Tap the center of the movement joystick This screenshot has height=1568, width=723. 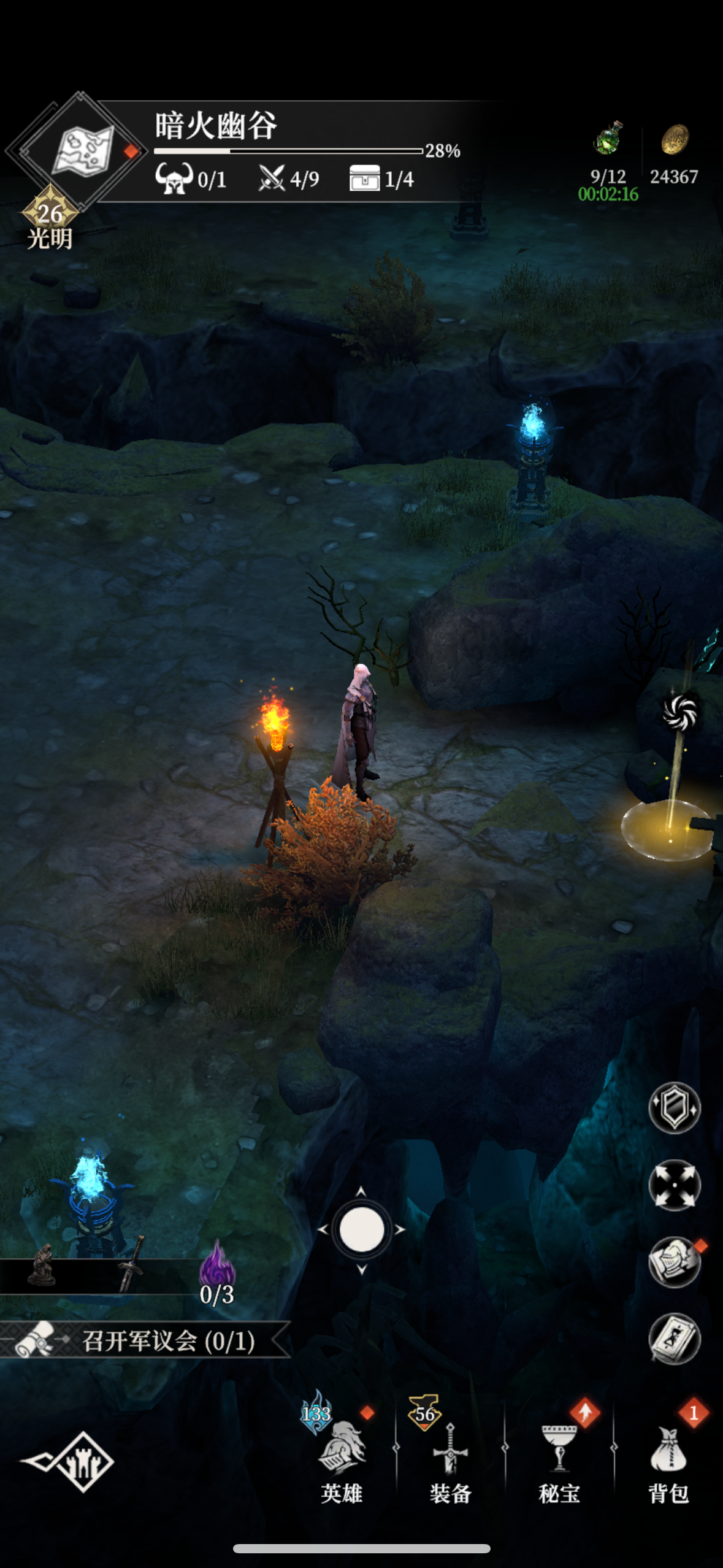[361, 1229]
